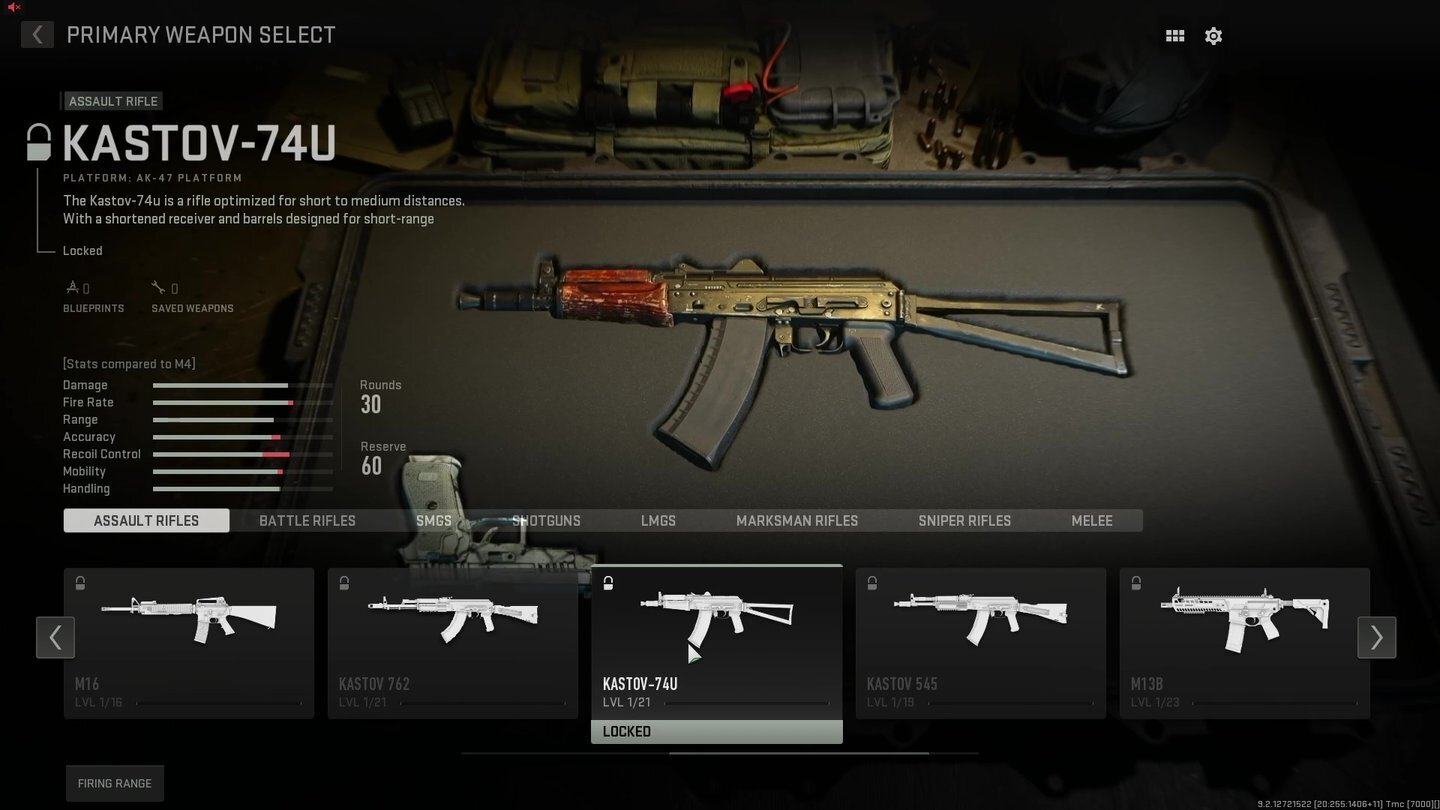
Task: Open the SNIPER RIFLES category
Action: [x=964, y=520]
